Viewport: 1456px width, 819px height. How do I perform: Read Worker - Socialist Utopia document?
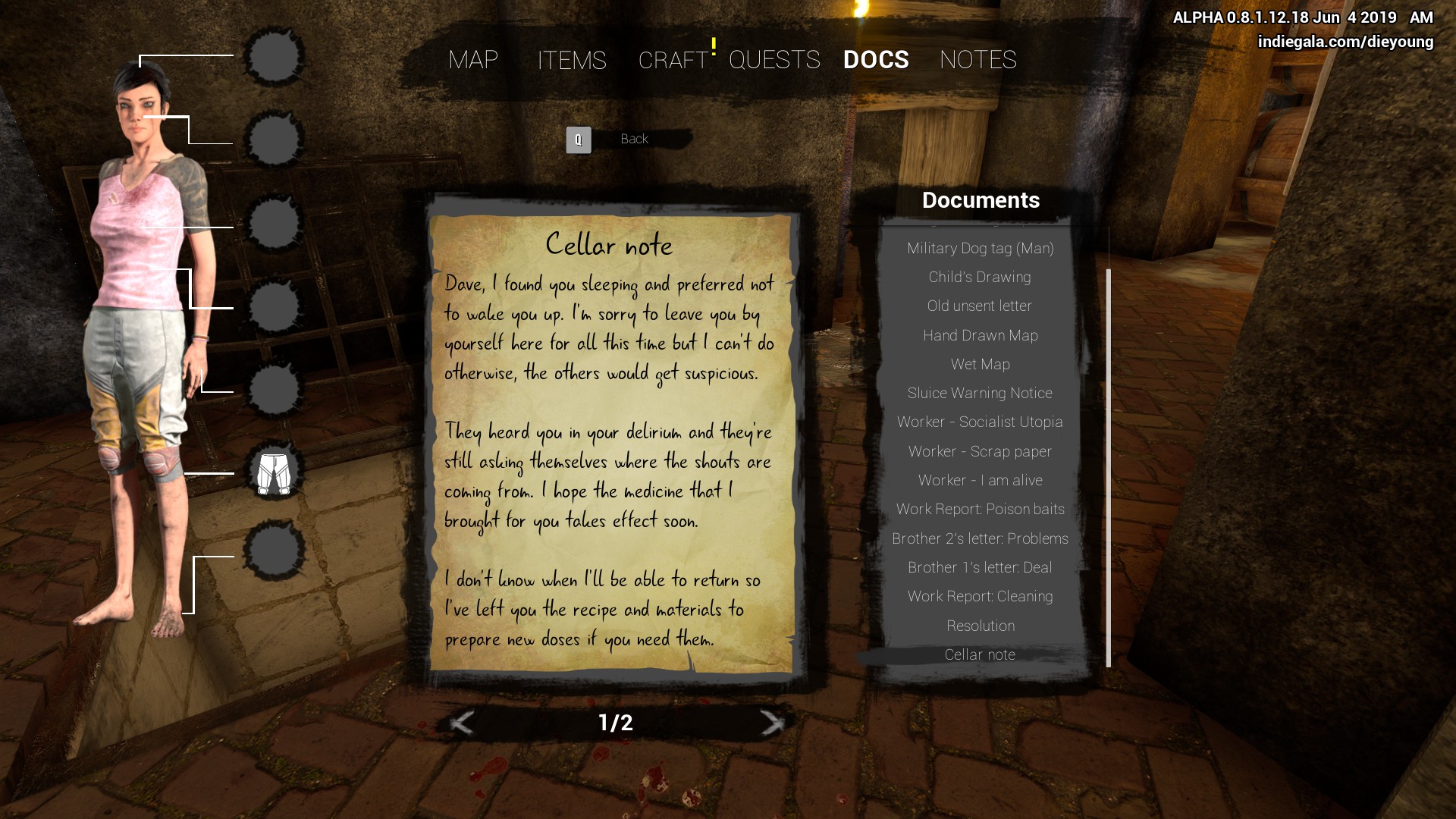(x=980, y=422)
